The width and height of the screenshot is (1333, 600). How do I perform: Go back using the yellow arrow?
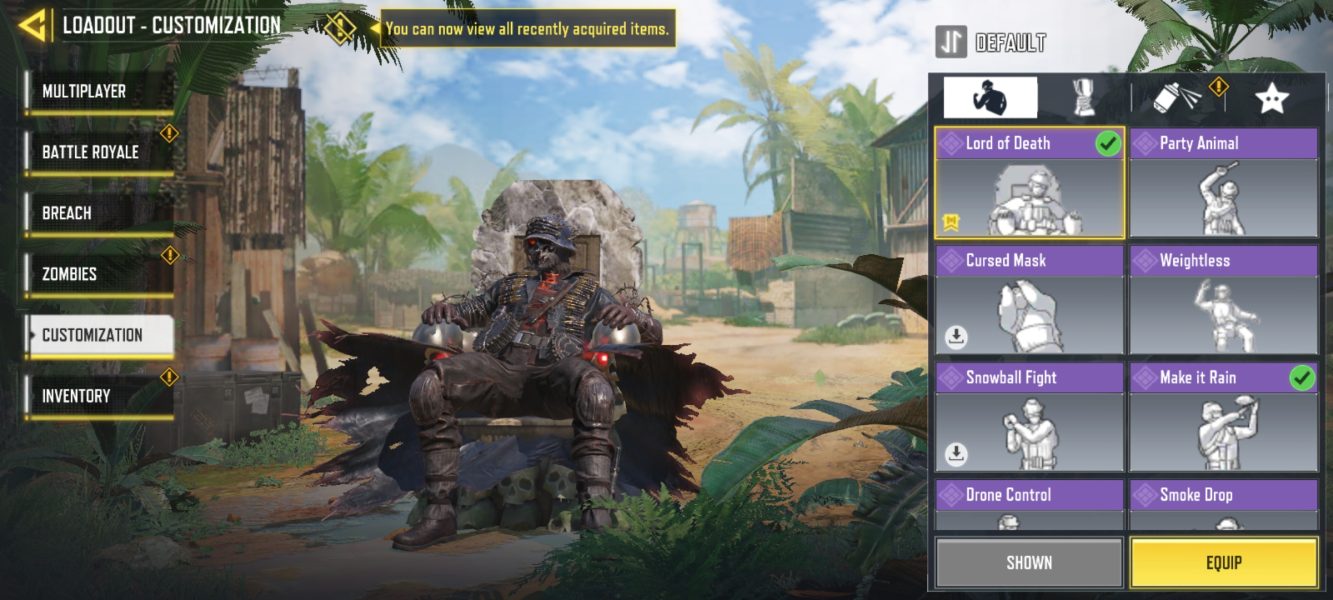pos(33,25)
